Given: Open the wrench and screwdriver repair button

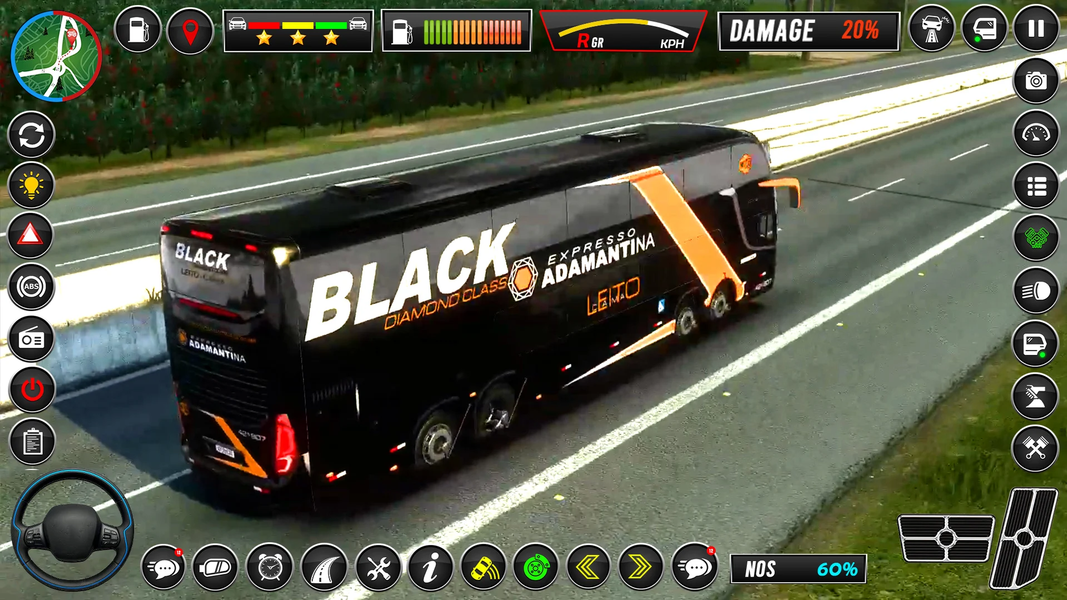Looking at the screenshot, I should pyautogui.click(x=378, y=567).
